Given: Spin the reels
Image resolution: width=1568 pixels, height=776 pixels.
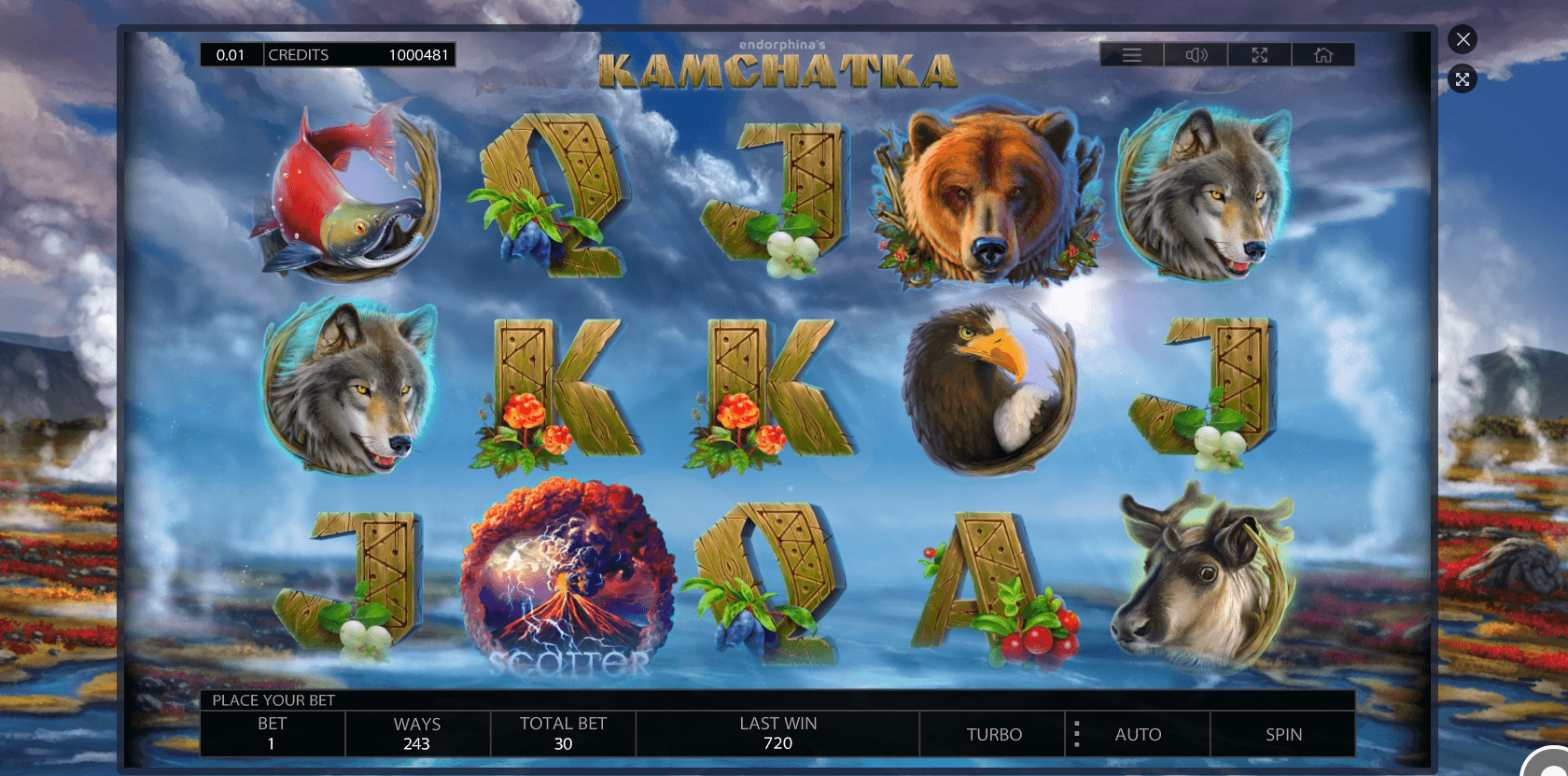Looking at the screenshot, I should [1283, 735].
